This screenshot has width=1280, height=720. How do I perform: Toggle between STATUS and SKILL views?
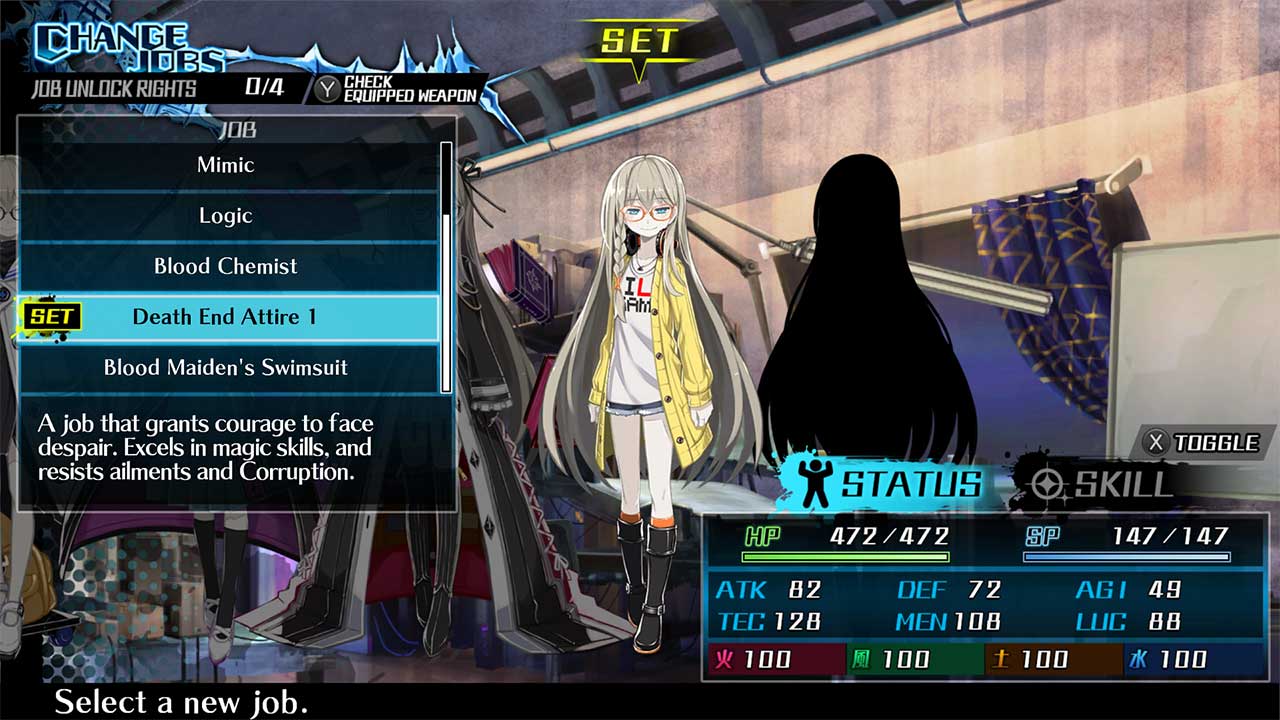tap(1205, 440)
